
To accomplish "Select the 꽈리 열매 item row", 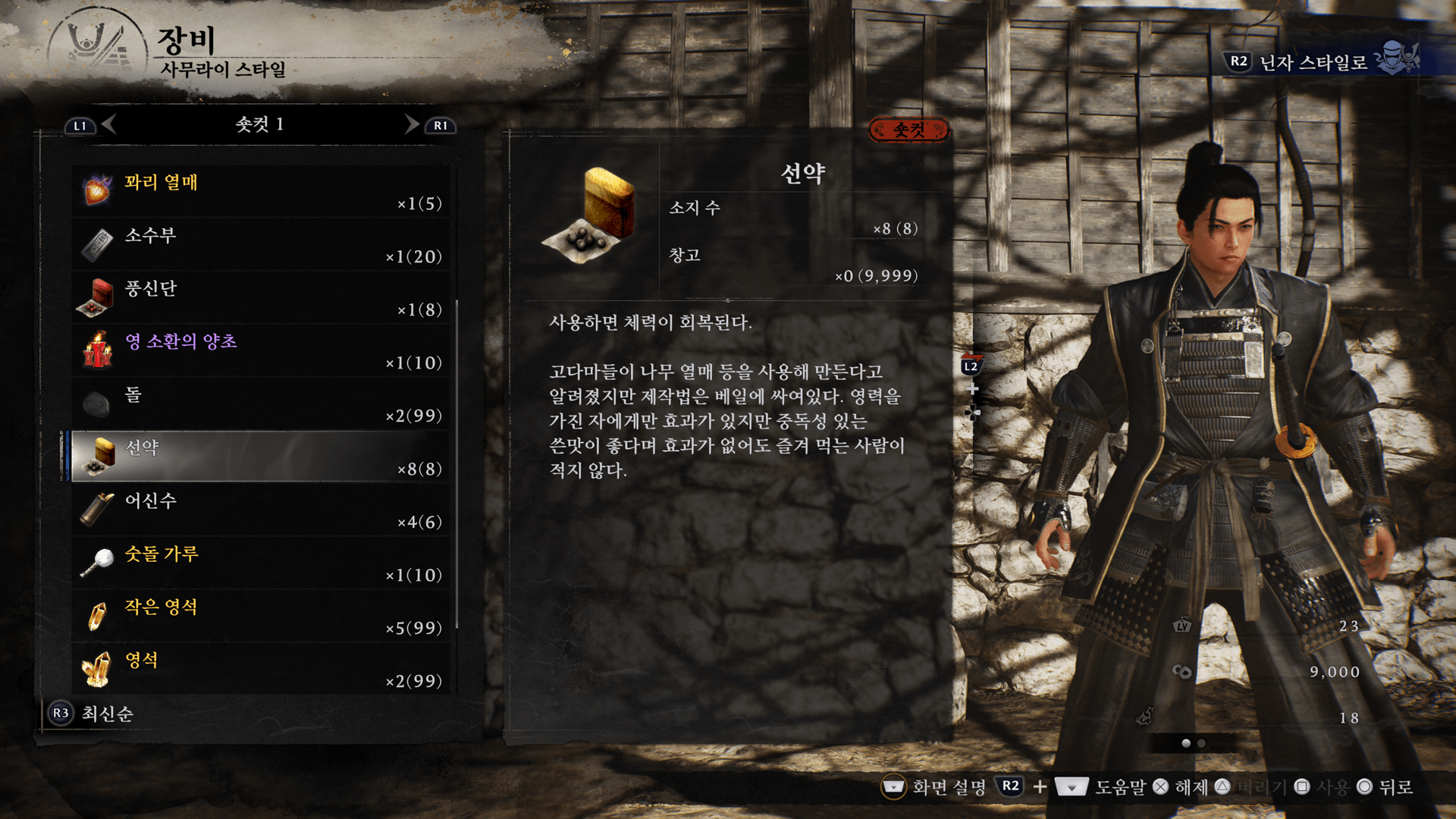I will [x=261, y=191].
